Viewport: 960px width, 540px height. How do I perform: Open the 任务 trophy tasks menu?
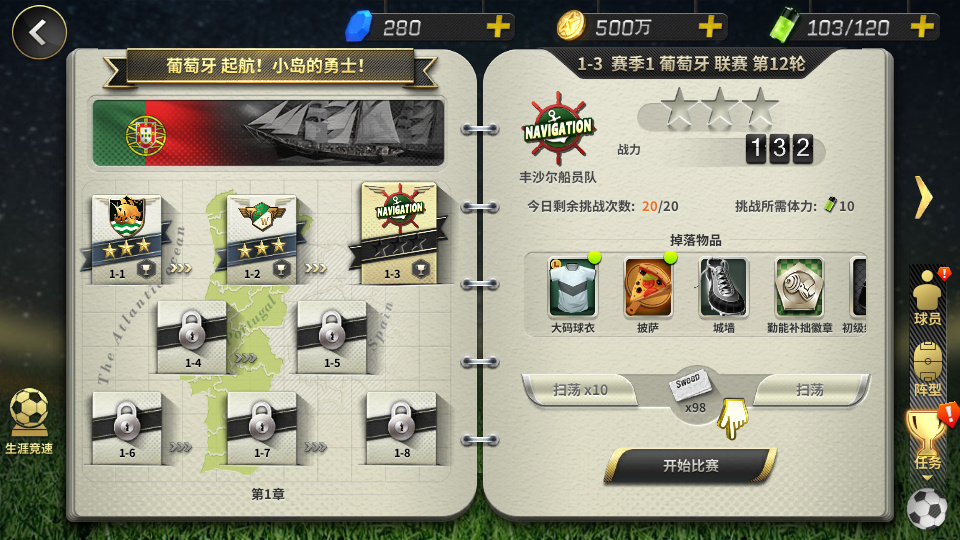(x=928, y=440)
